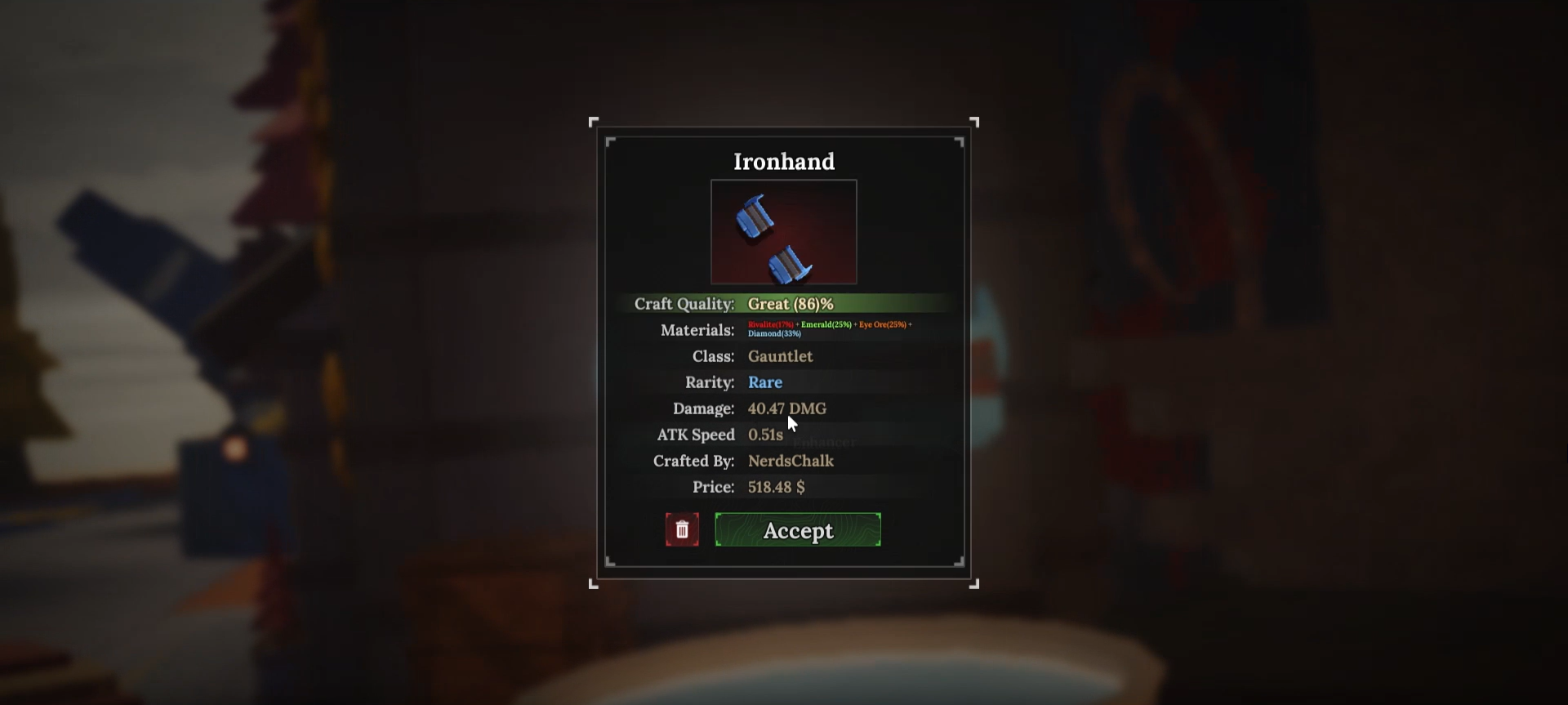Select the Ironhand gauntlet item image
Screen dimensions: 1568x705
coord(783,232)
